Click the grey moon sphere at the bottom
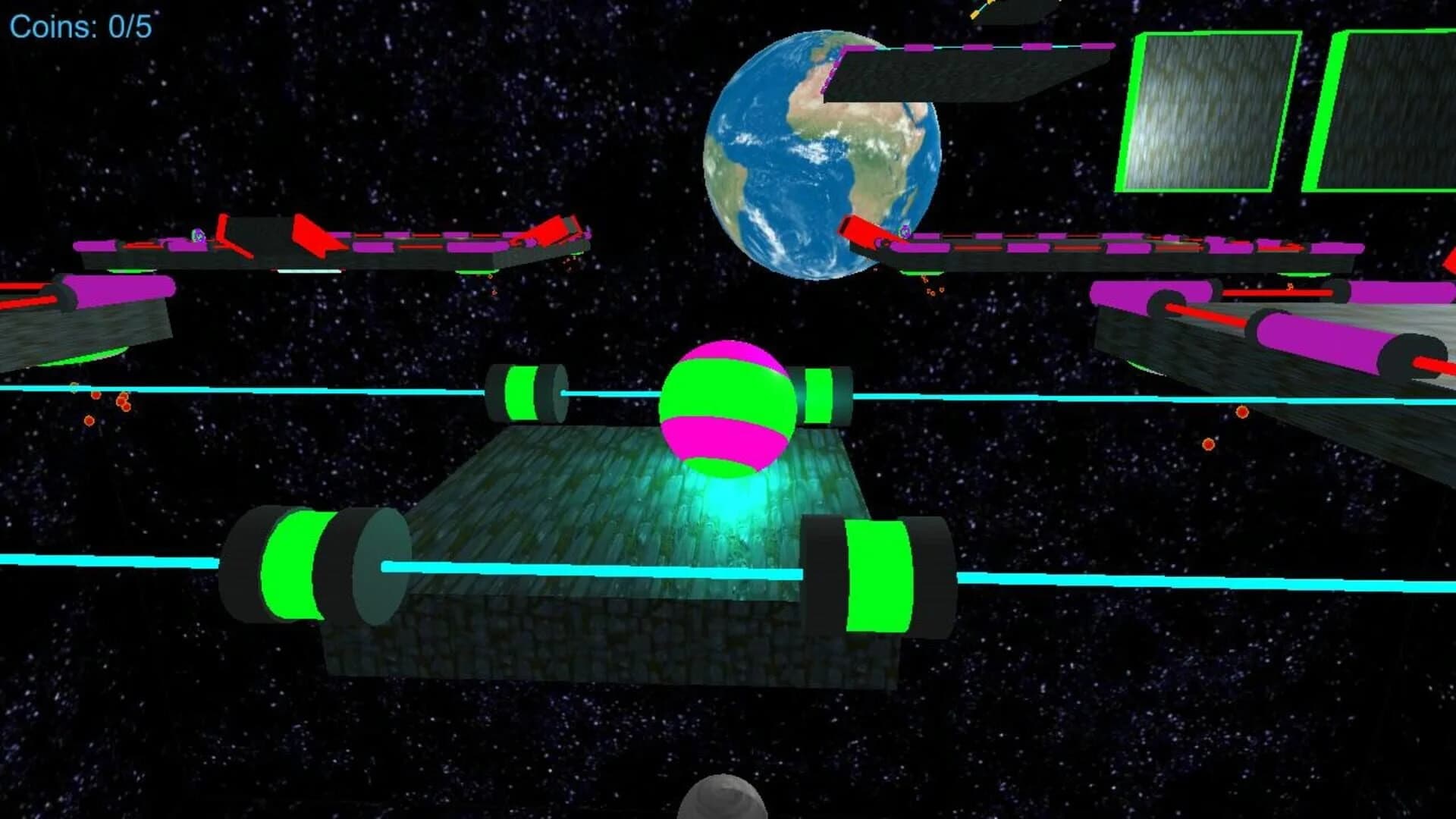This screenshot has height=819, width=1456. tap(724, 804)
